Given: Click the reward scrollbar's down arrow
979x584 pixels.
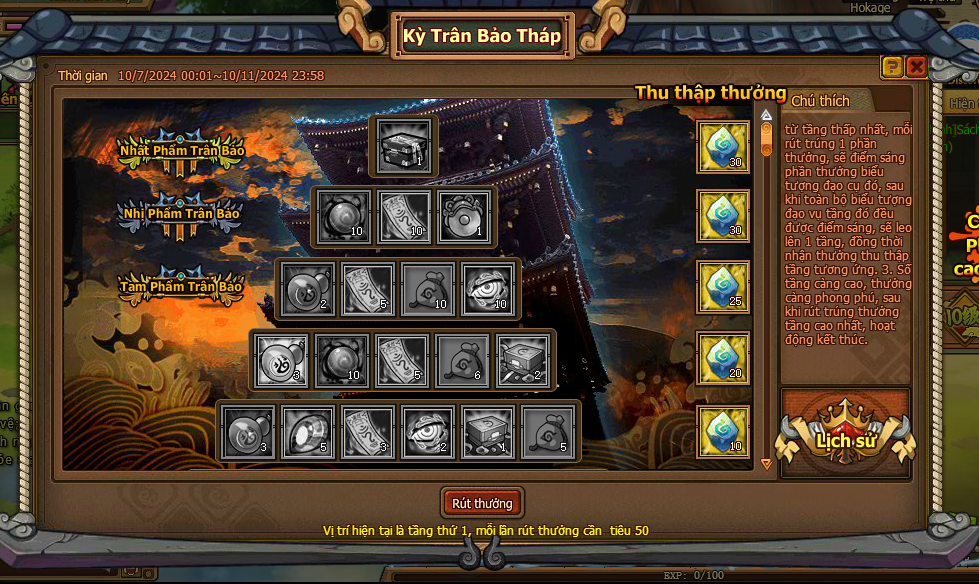Looking at the screenshot, I should pyautogui.click(x=767, y=464).
